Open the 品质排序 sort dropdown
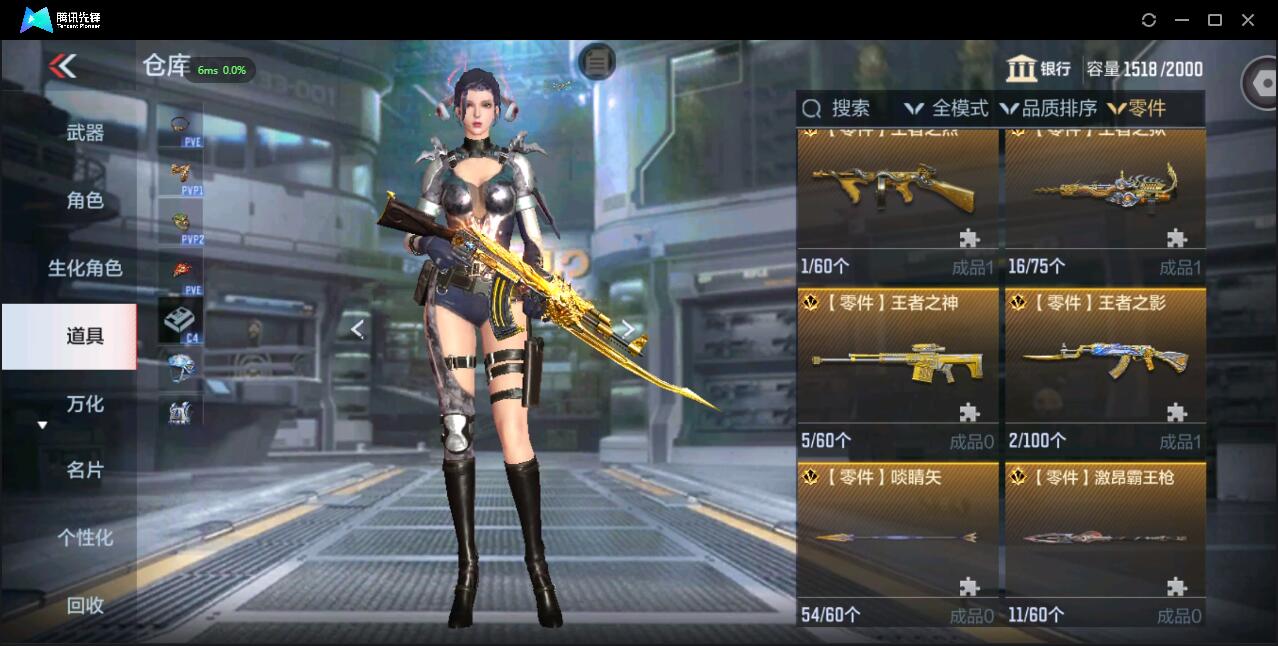This screenshot has width=1278, height=646. [x=1048, y=109]
